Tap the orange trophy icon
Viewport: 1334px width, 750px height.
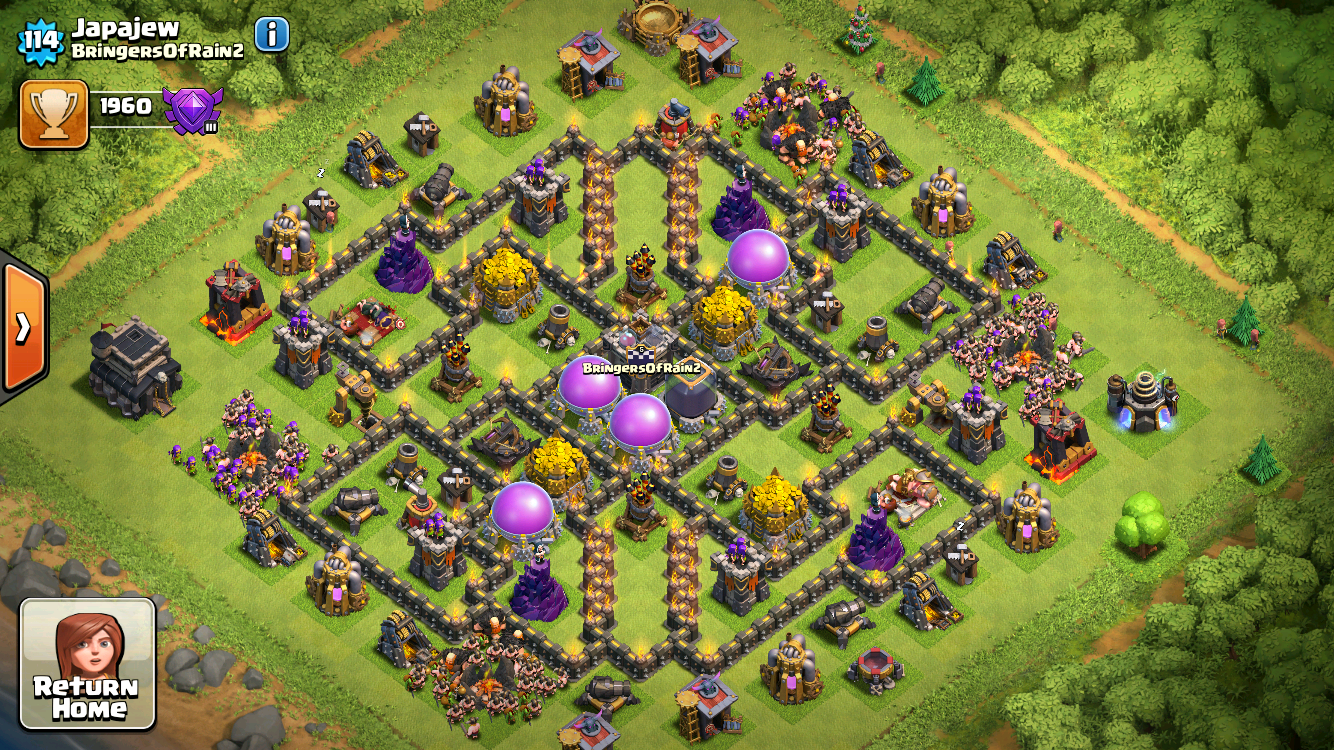coord(54,114)
